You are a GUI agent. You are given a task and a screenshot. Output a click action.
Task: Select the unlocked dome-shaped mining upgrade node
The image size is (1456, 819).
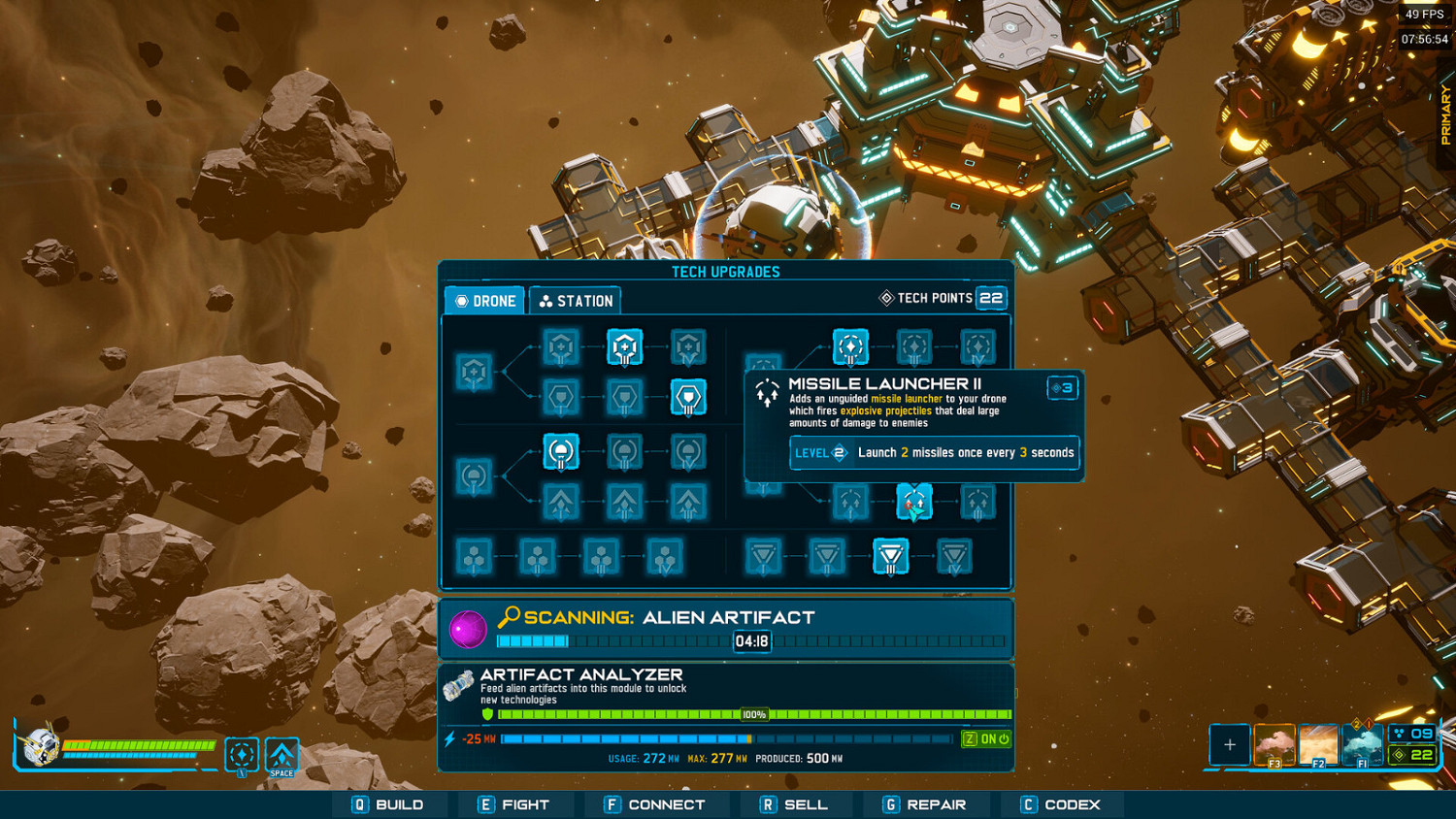(561, 451)
